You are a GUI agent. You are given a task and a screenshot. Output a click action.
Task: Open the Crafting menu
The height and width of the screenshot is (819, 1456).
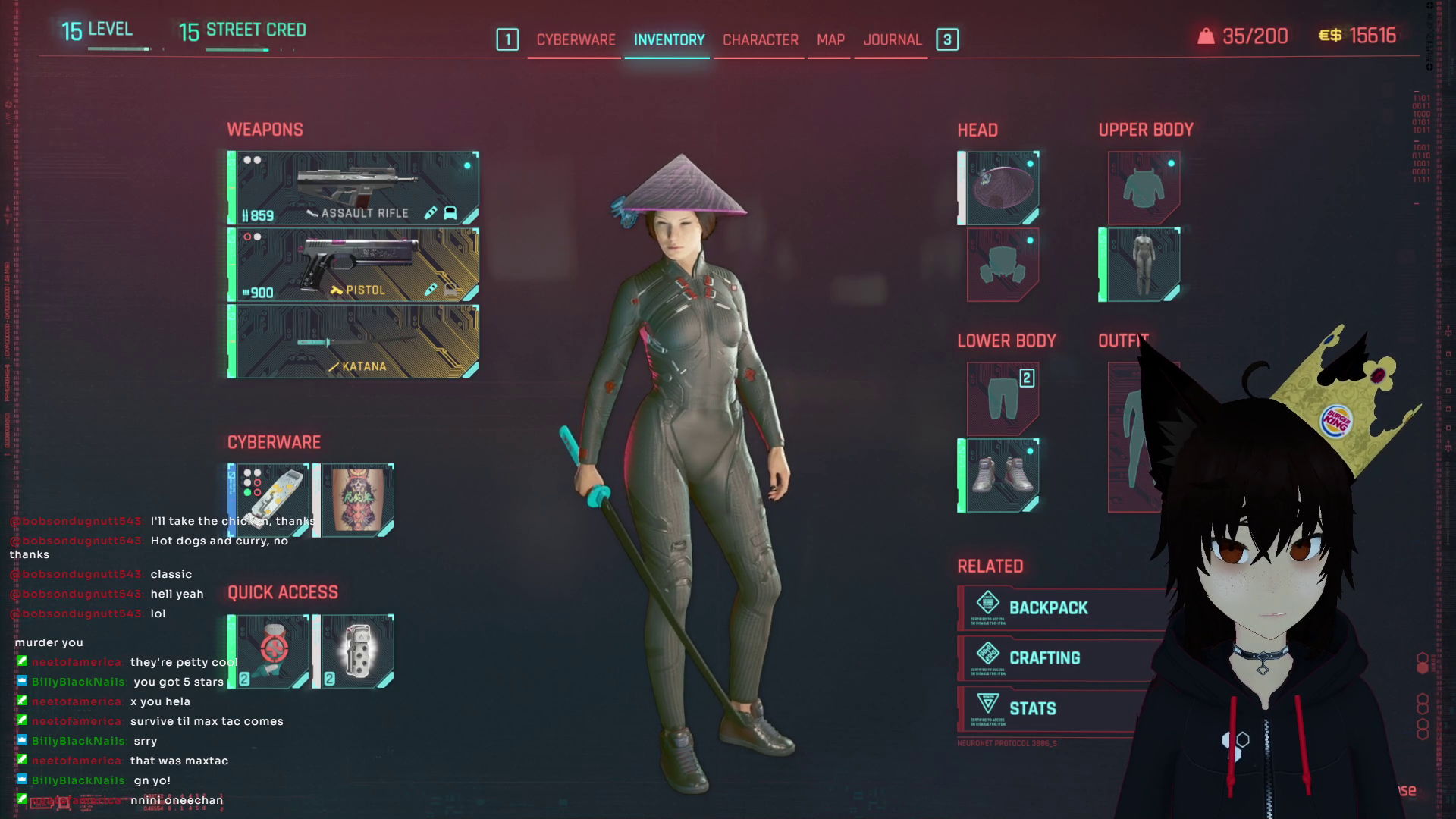pyautogui.click(x=1044, y=658)
